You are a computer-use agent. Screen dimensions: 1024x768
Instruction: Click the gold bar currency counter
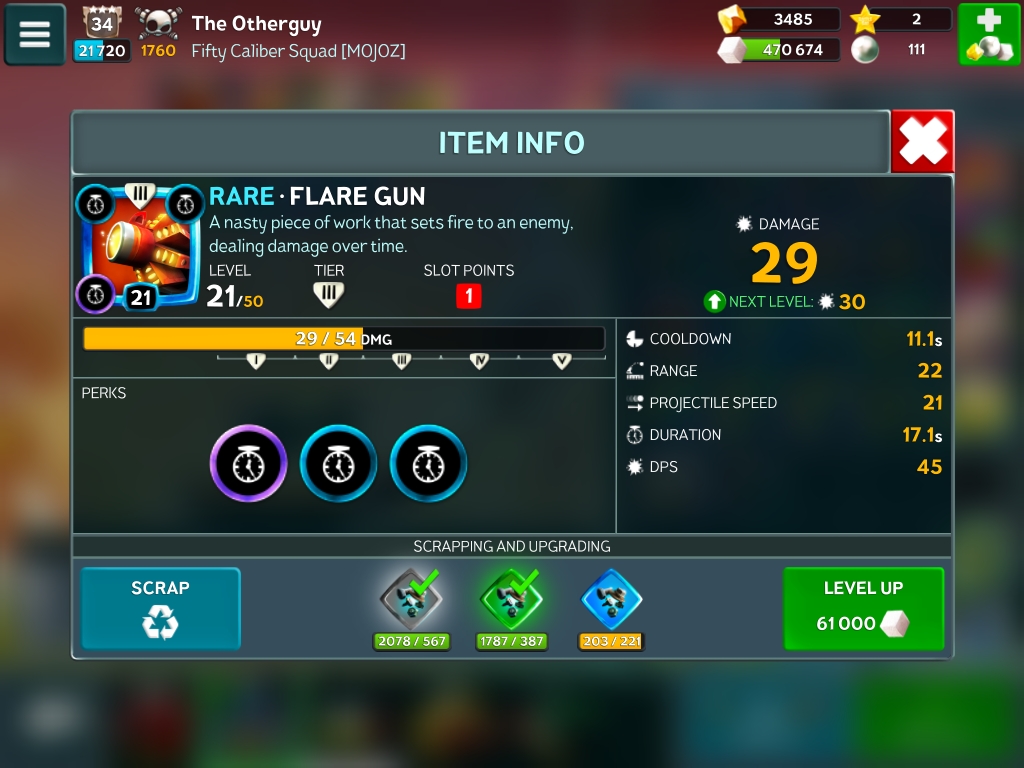point(780,19)
